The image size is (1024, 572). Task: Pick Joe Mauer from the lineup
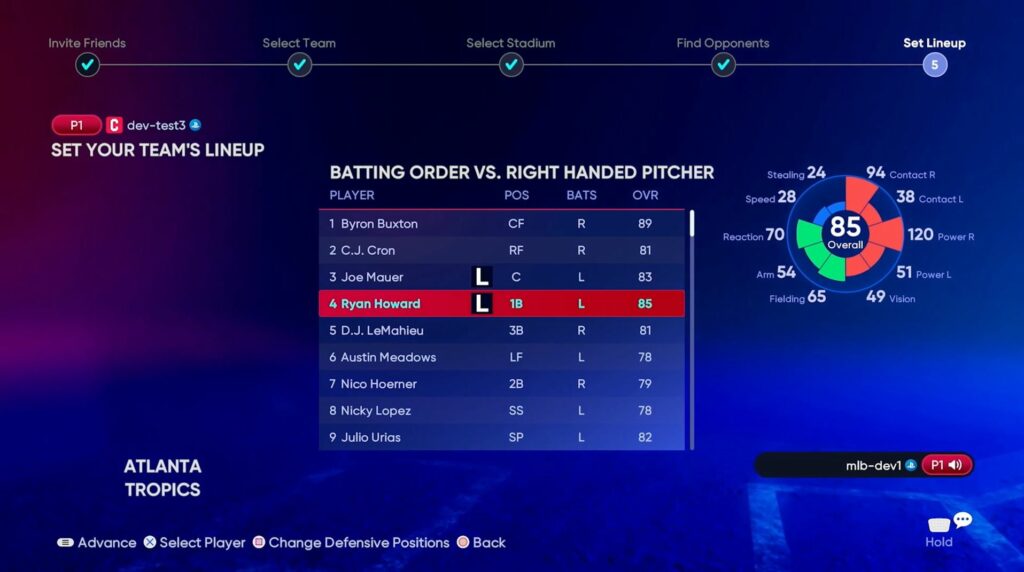click(501, 277)
